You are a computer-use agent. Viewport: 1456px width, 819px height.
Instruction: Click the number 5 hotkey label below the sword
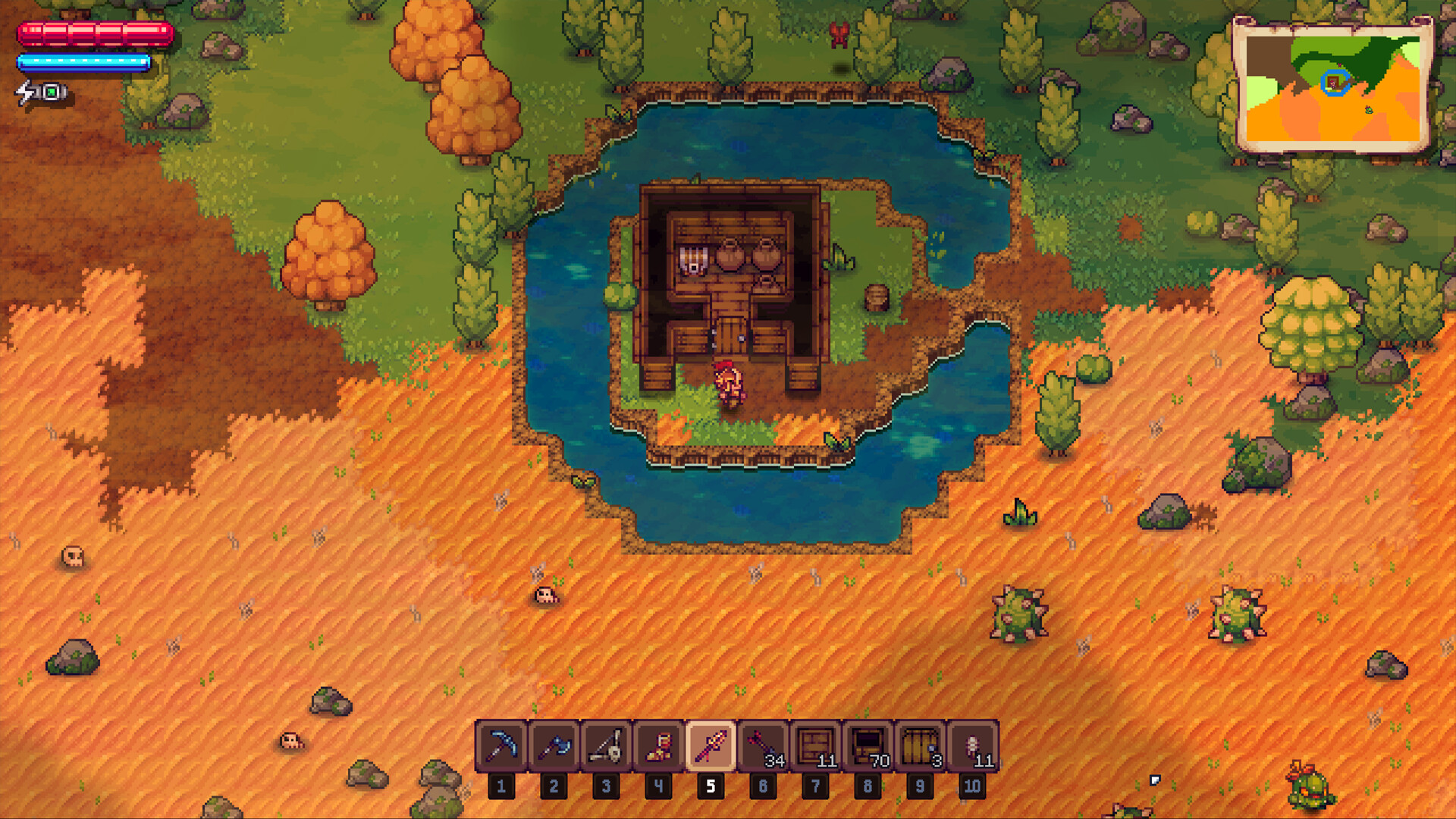(x=711, y=786)
